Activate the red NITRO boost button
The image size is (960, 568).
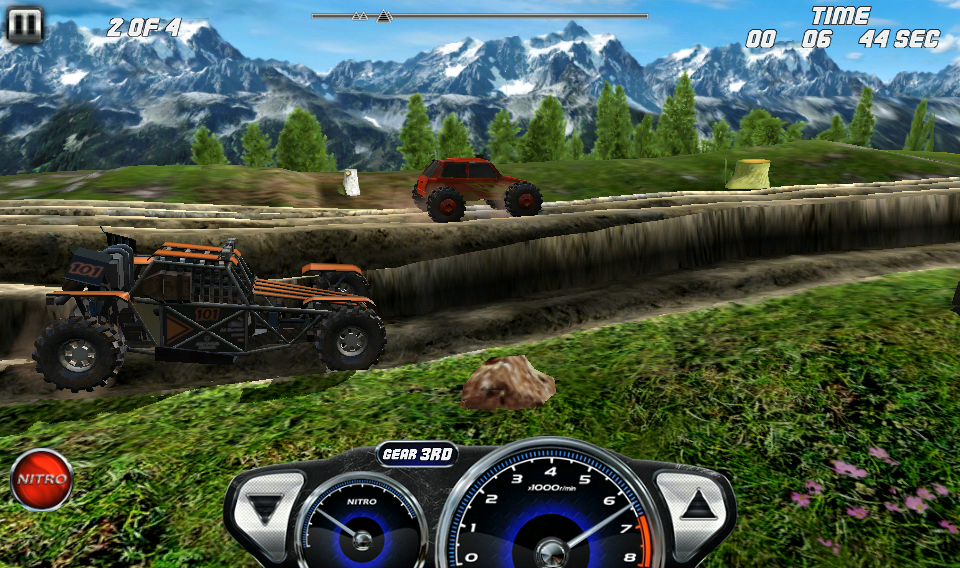41,479
